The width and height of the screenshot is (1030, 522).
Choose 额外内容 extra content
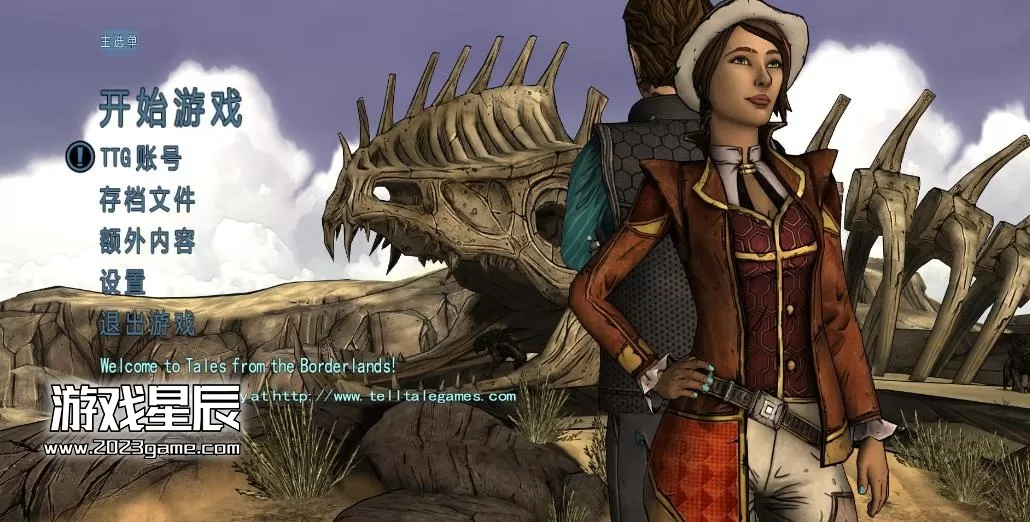coord(147,241)
